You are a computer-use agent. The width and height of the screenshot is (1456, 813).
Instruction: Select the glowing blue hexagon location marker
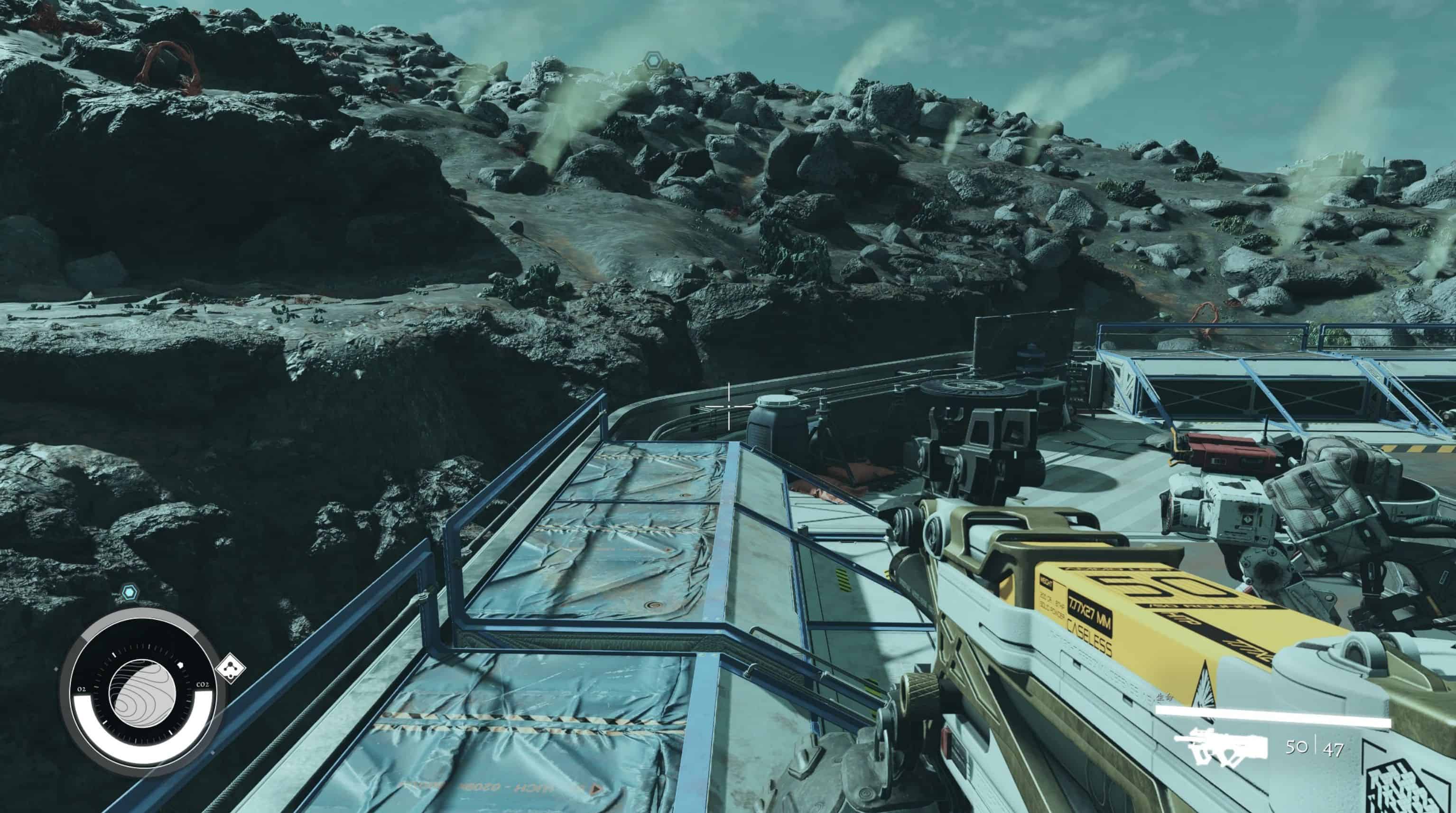pyautogui.click(x=130, y=592)
